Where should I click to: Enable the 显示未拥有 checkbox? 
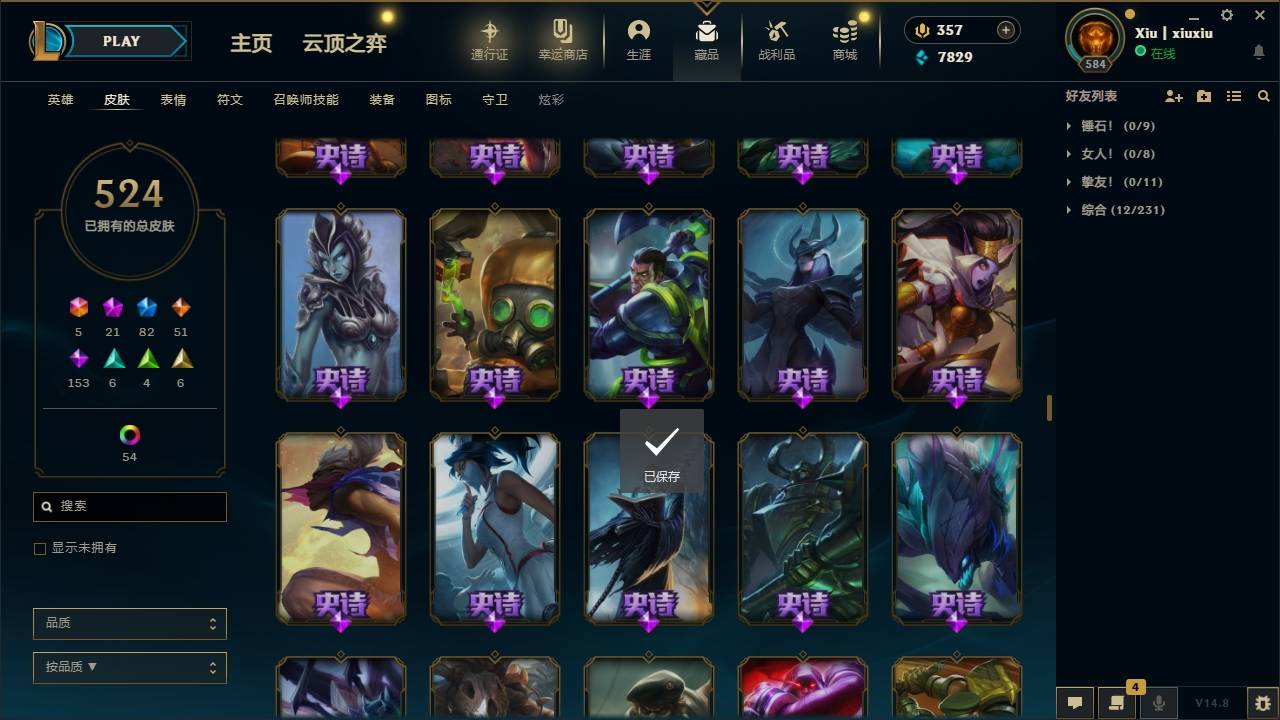pyautogui.click(x=40, y=548)
